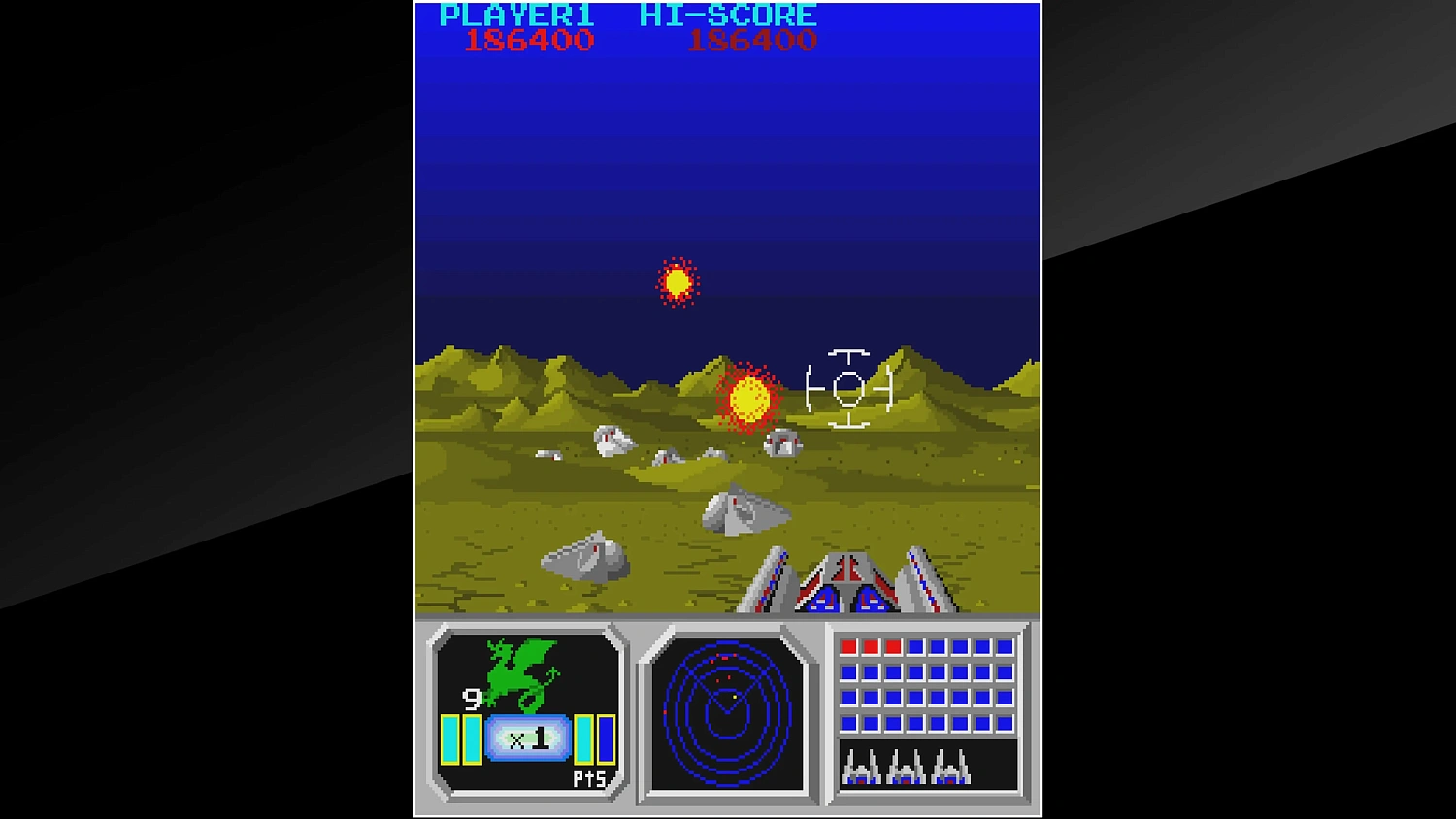Image resolution: width=1456 pixels, height=819 pixels.
Task: Click a red enemy blip on the radar
Action: coord(726,657)
